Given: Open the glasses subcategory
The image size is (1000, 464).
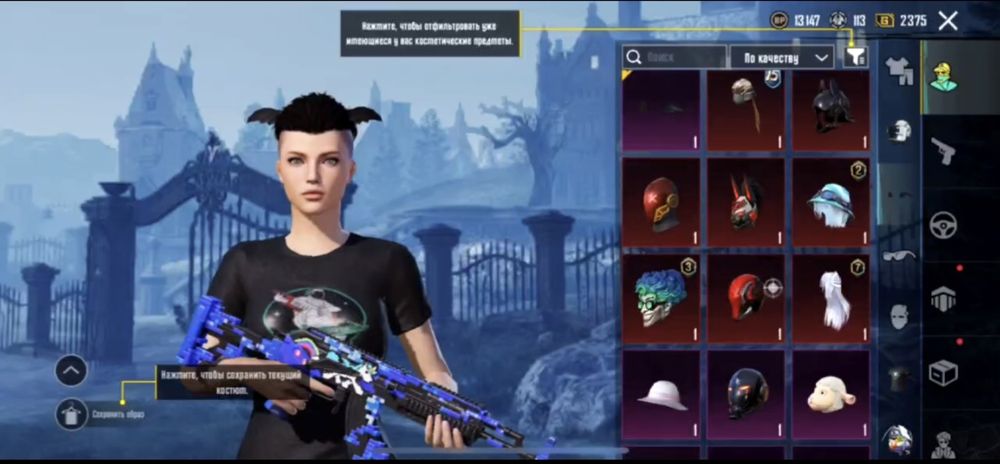Looking at the screenshot, I should (x=900, y=255).
